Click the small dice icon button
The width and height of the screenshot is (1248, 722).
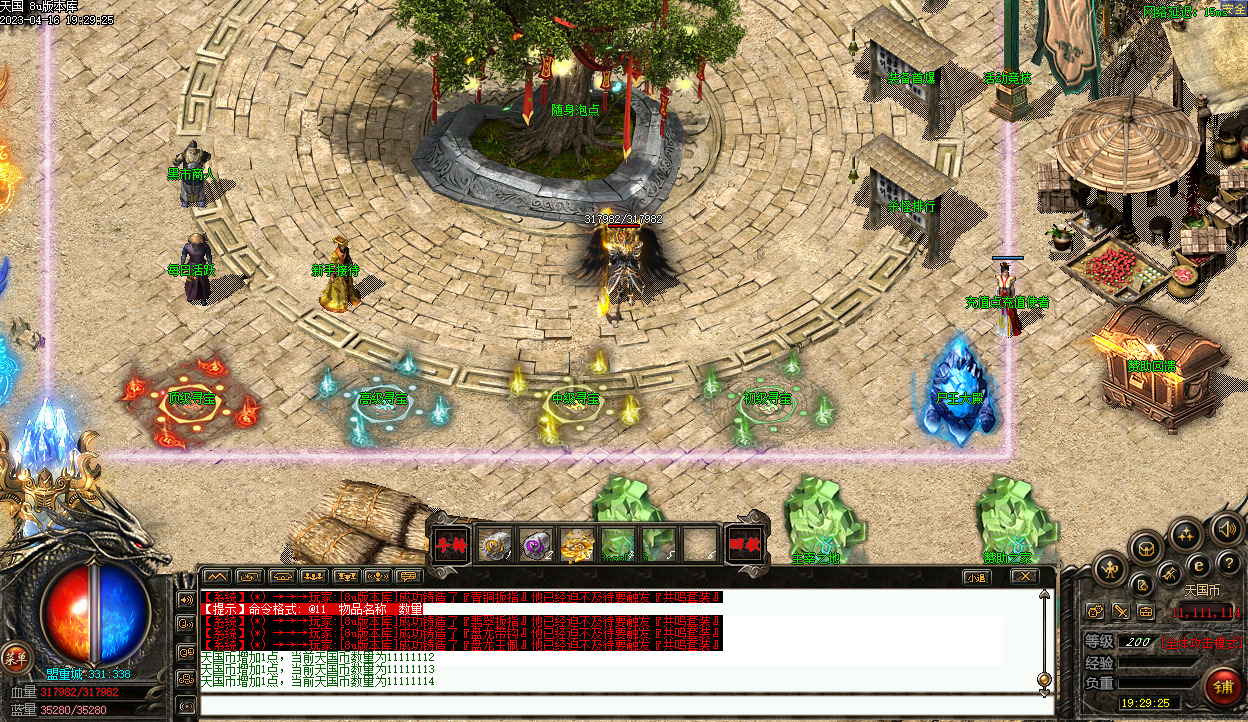(1096, 611)
